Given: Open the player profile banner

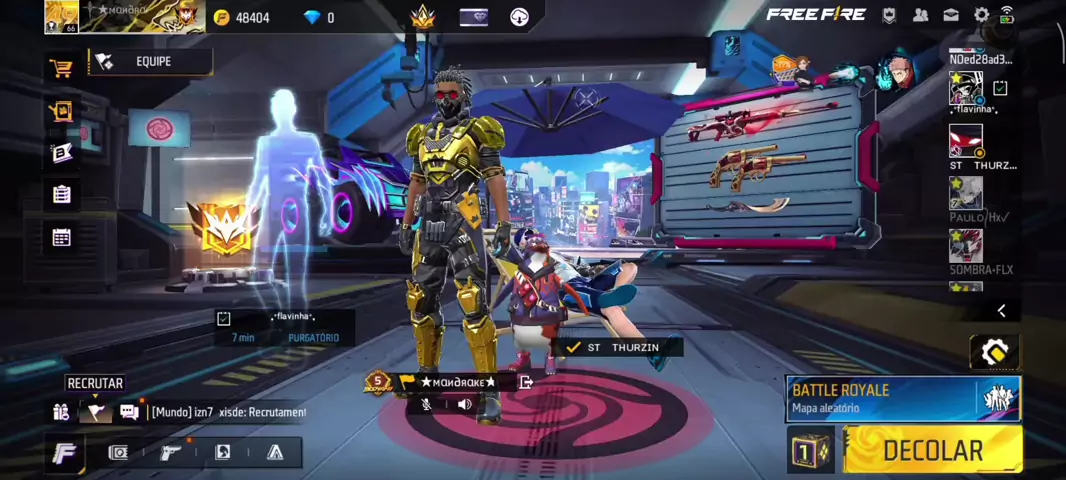Looking at the screenshot, I should (125, 16).
